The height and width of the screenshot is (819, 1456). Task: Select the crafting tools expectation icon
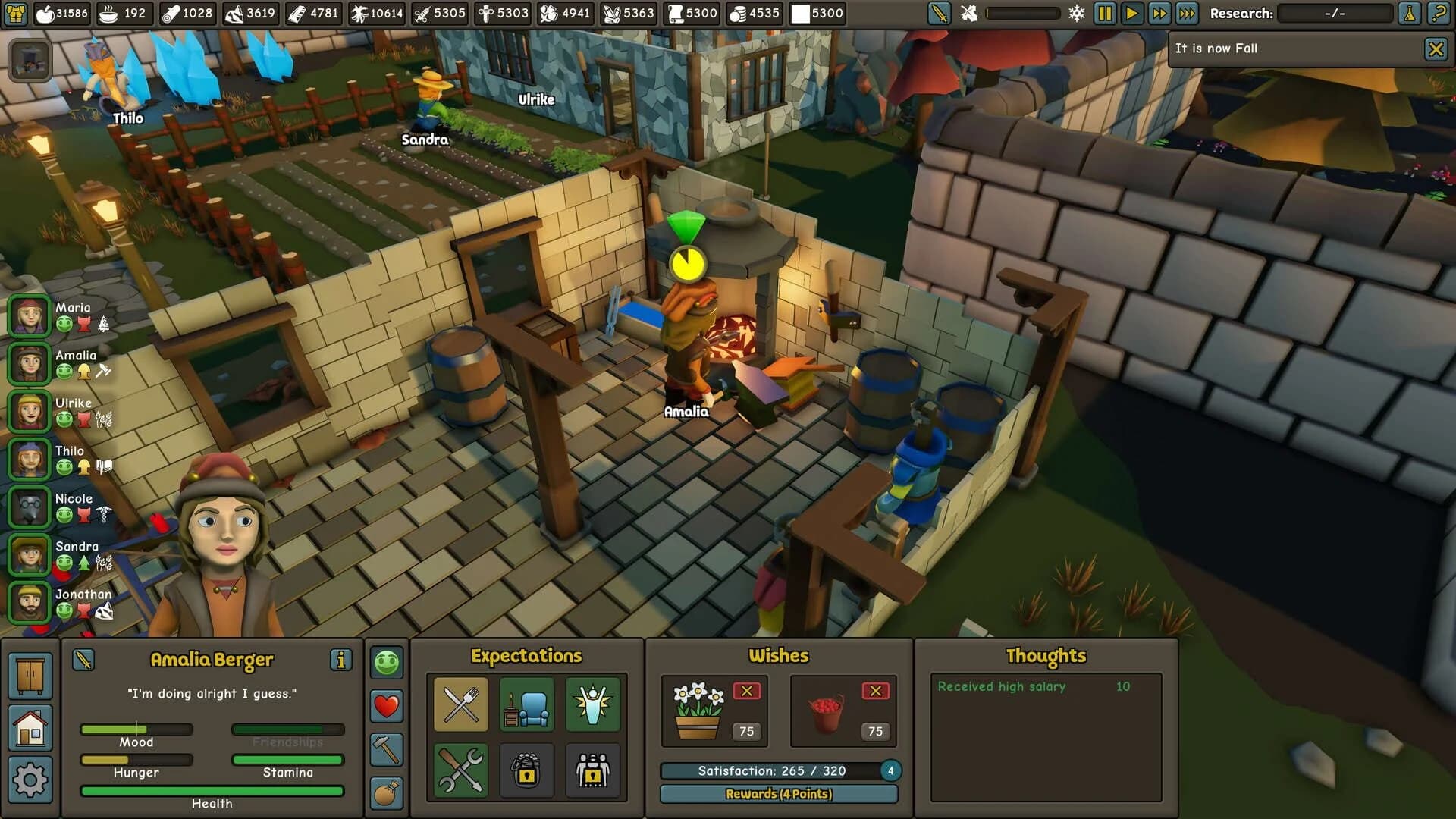click(x=459, y=771)
